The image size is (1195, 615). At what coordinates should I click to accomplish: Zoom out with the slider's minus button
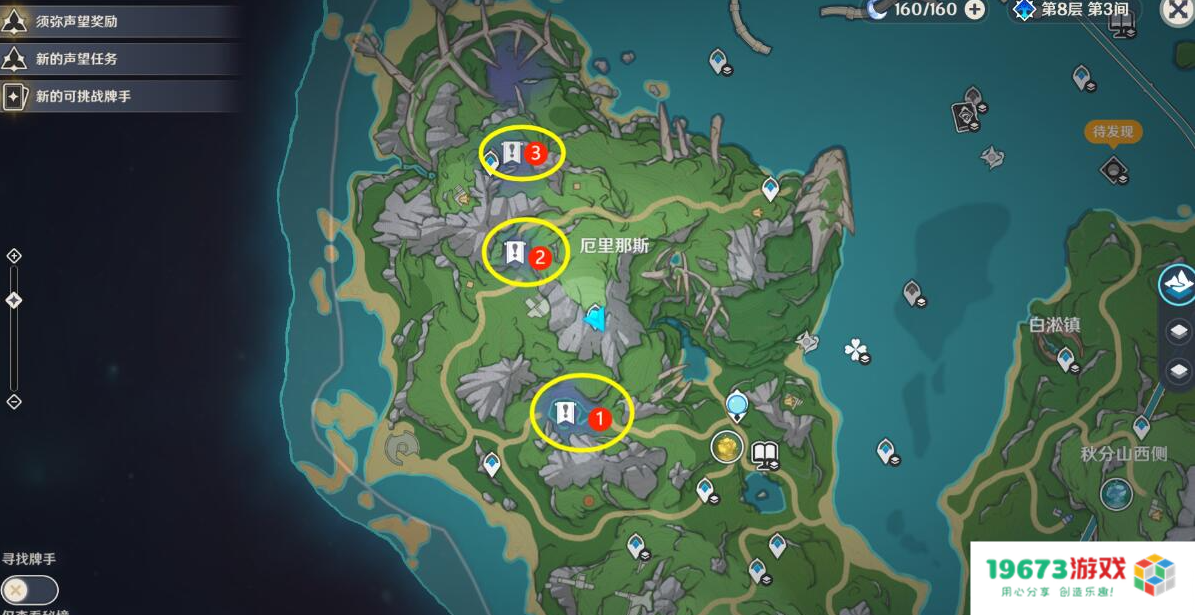(x=14, y=402)
